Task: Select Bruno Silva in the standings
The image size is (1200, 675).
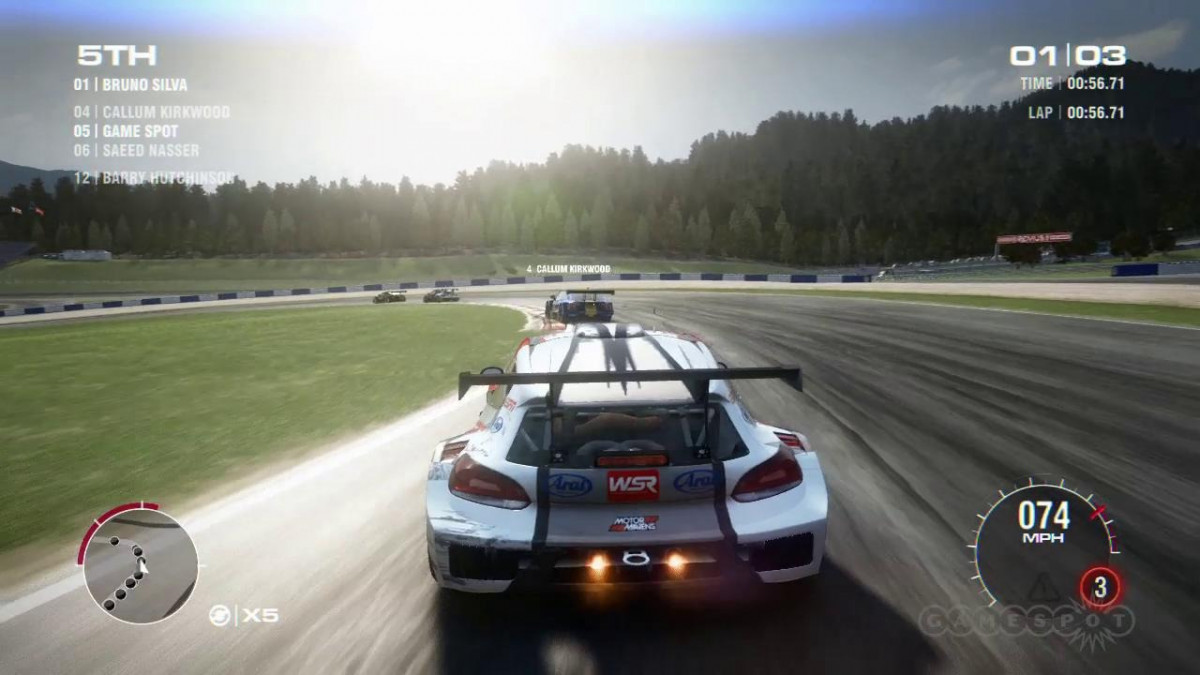Action: point(130,85)
